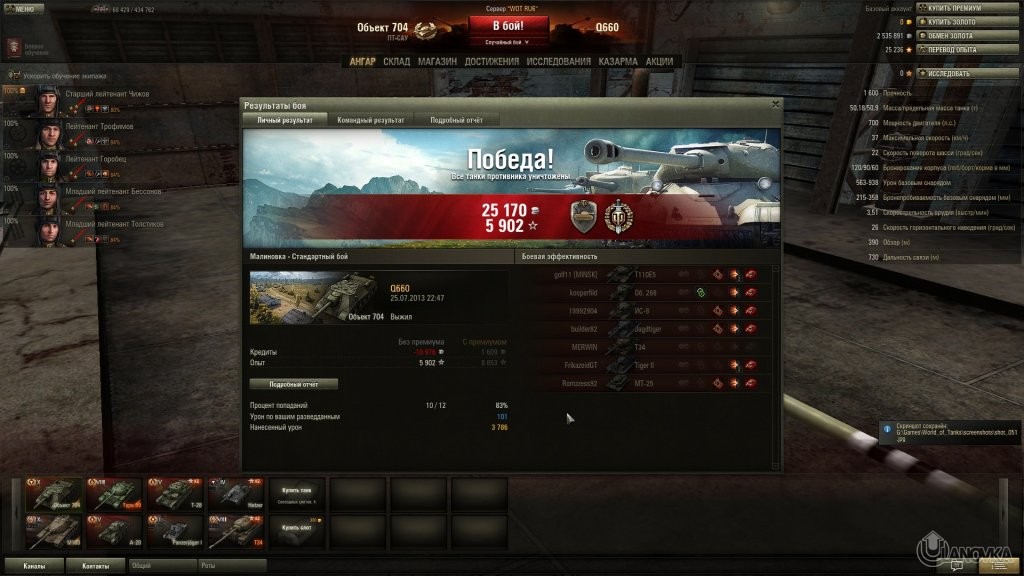
Task: Visit the Казарма section
Action: [x=618, y=61]
